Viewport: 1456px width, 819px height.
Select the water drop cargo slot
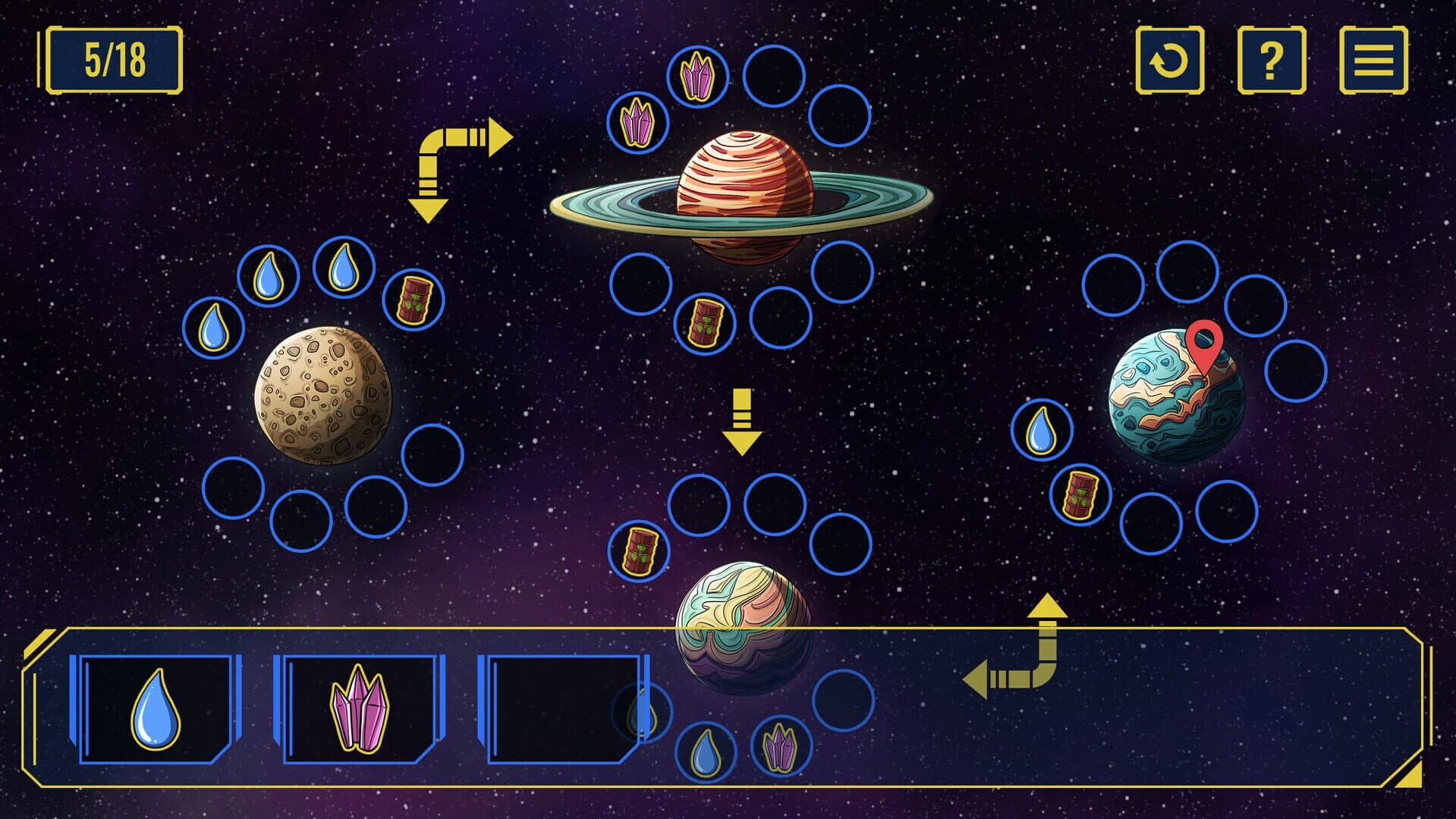(156, 709)
